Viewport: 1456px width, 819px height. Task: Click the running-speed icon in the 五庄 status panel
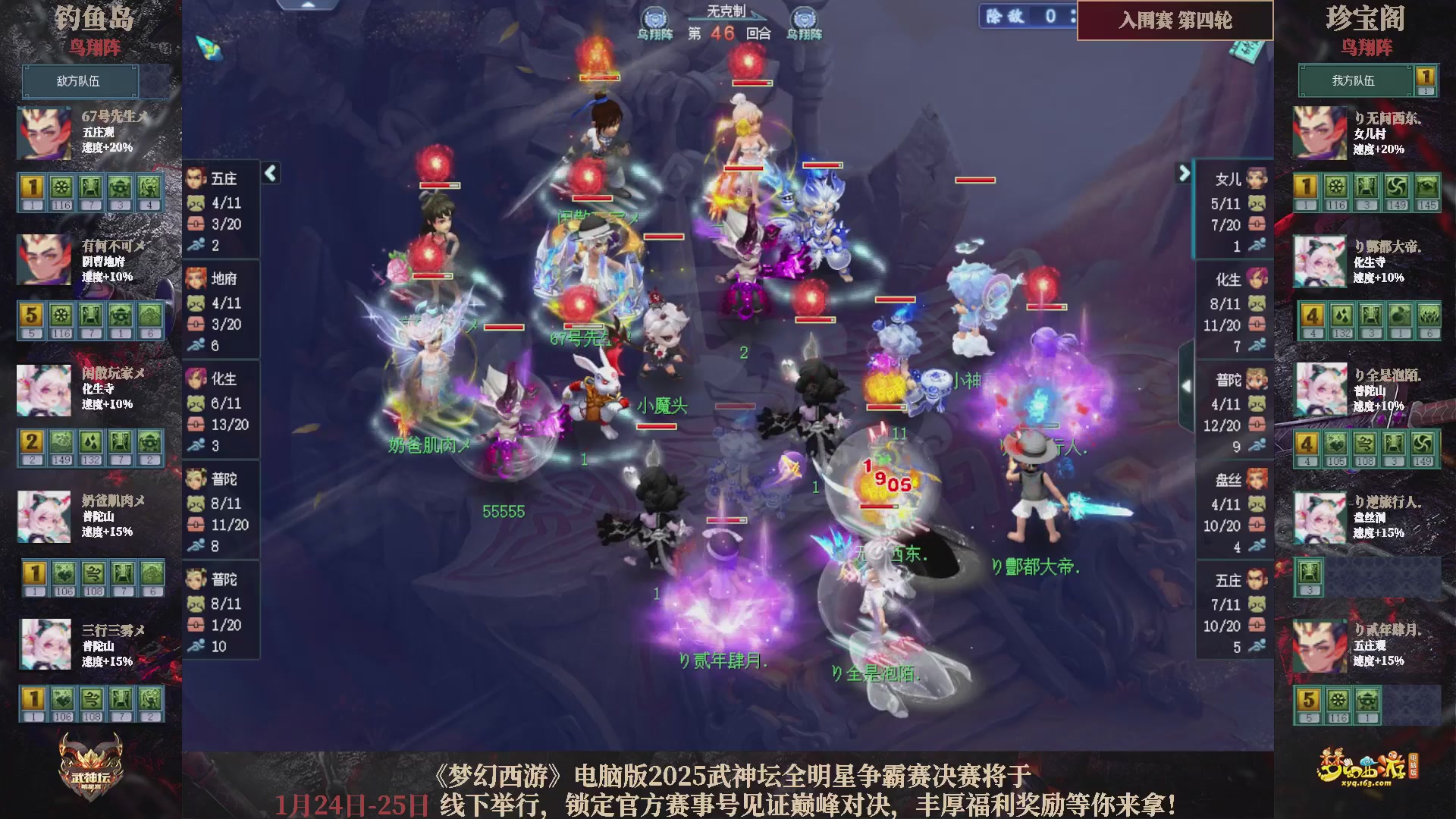point(196,244)
